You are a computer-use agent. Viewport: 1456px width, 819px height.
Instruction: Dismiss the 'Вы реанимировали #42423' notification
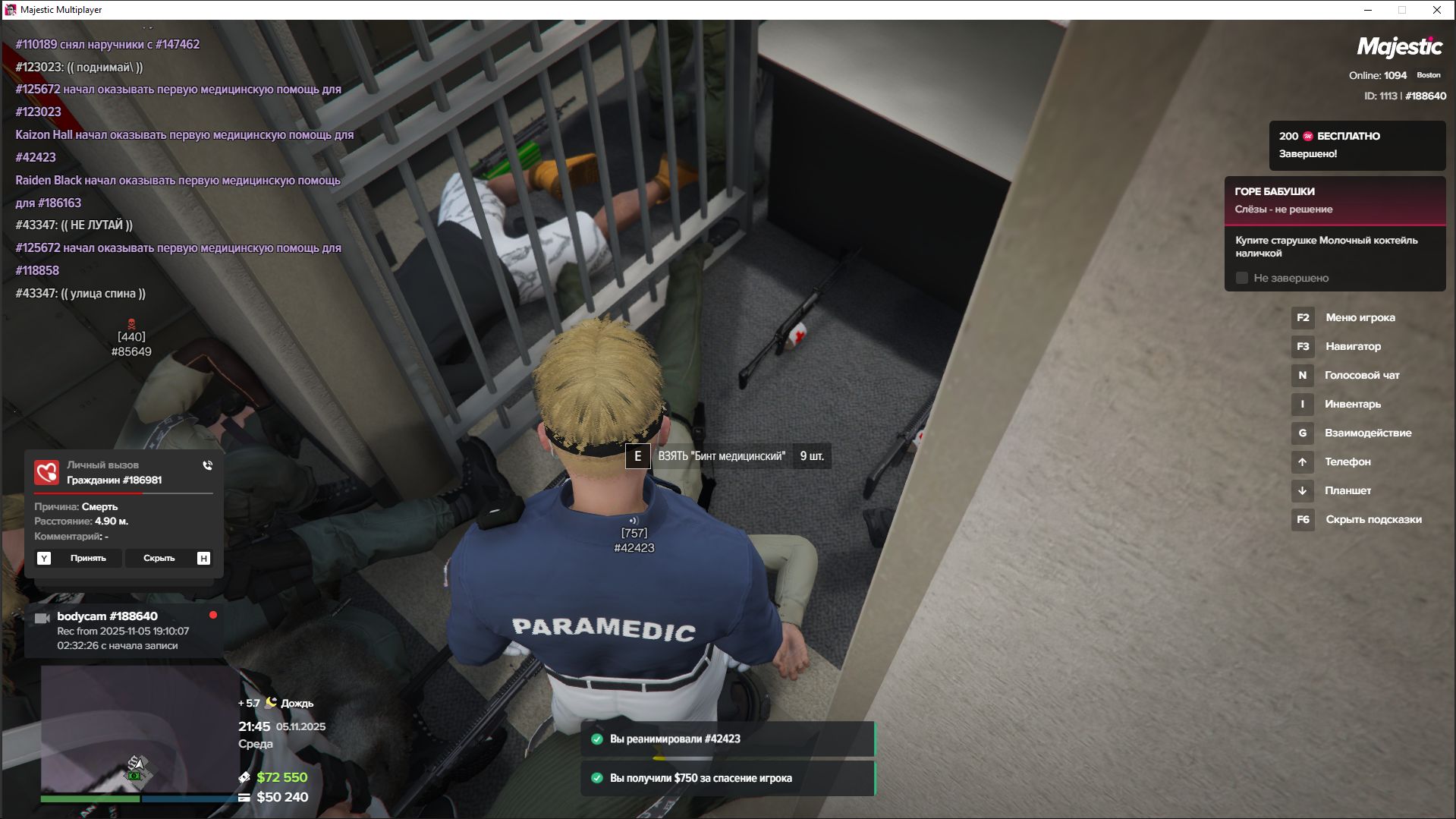(728, 739)
